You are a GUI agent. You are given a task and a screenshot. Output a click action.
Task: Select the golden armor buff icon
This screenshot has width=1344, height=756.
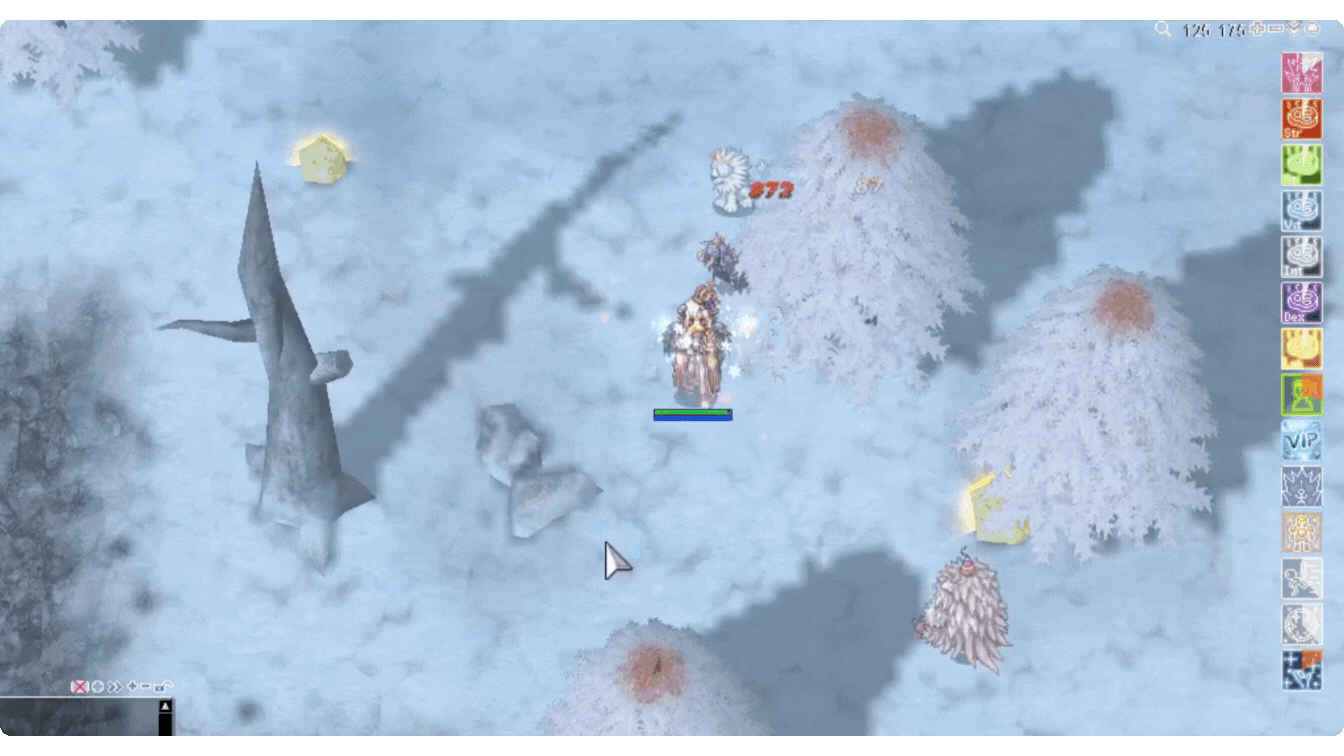tap(1302, 532)
